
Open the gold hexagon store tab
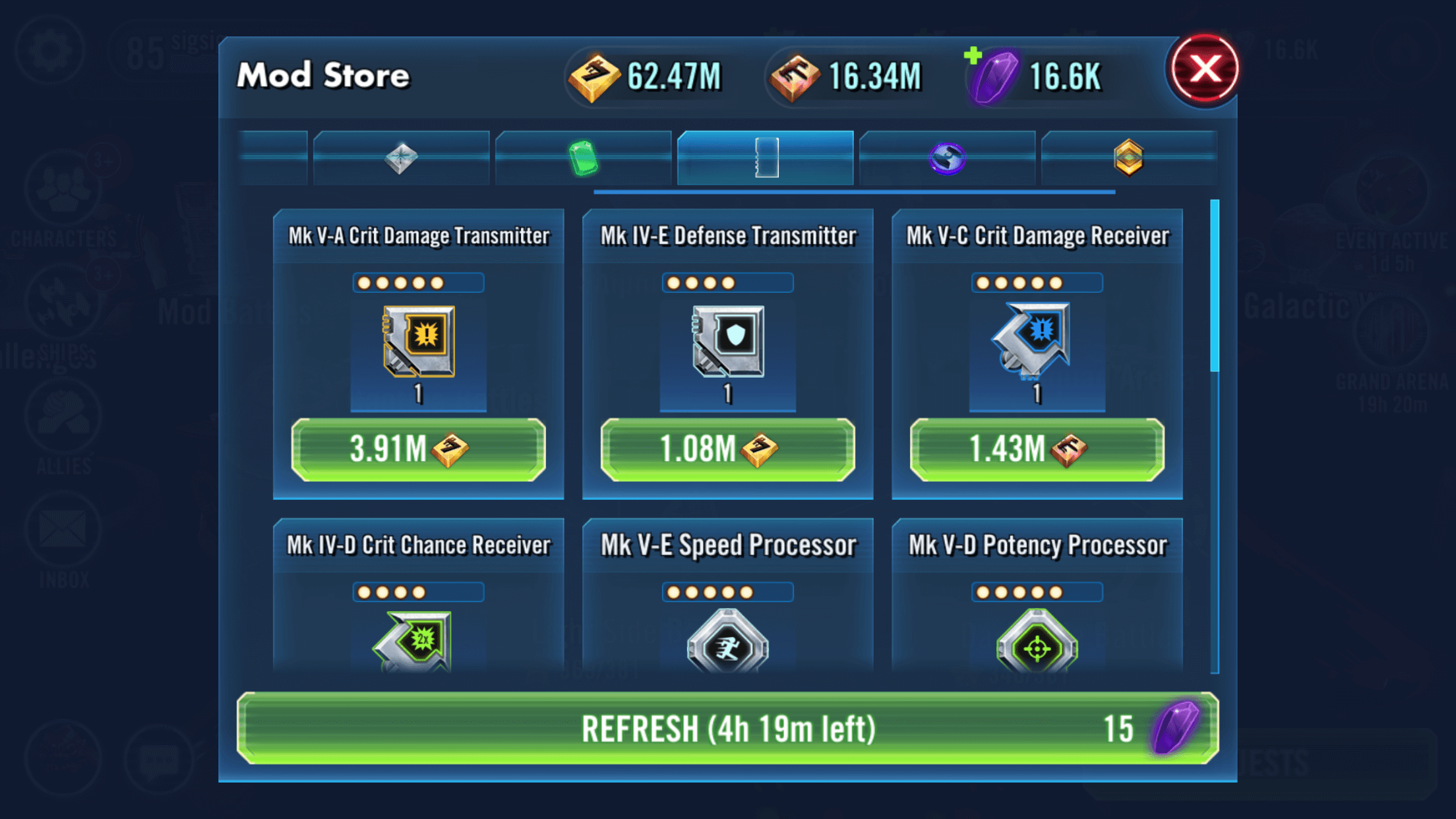click(x=1128, y=158)
